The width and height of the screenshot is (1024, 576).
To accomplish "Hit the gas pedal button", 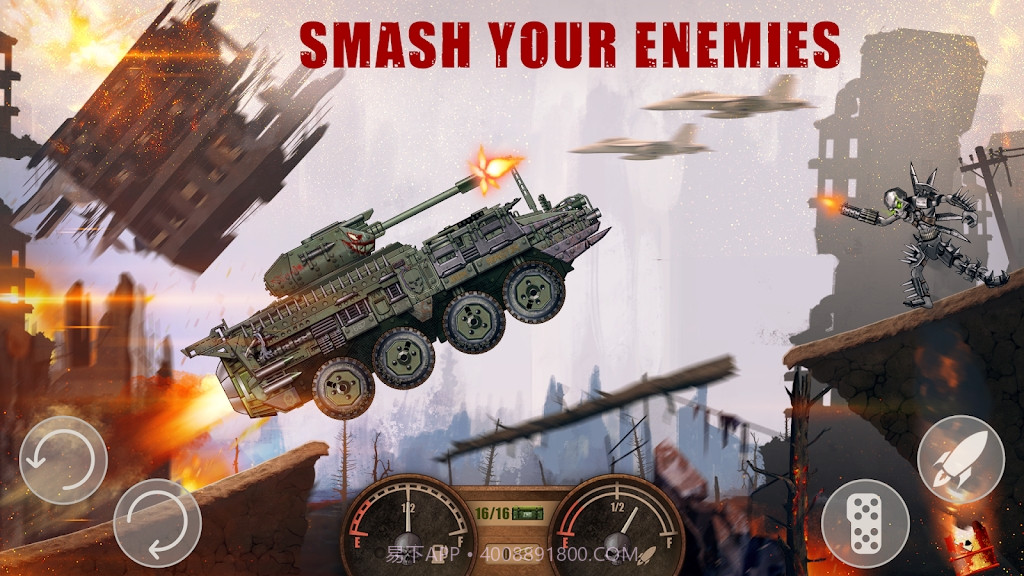I will [x=865, y=523].
